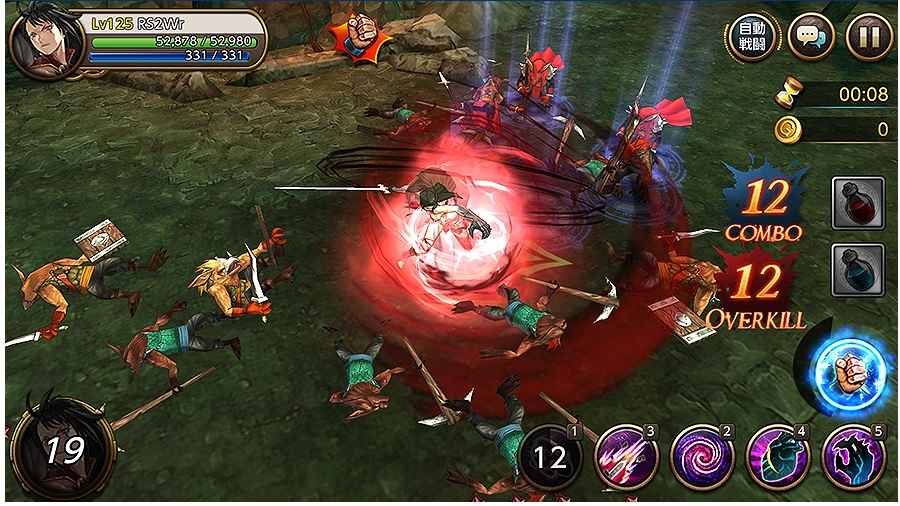The width and height of the screenshot is (900, 506).
Task: Use the red health potion
Action: pyautogui.click(x=857, y=203)
